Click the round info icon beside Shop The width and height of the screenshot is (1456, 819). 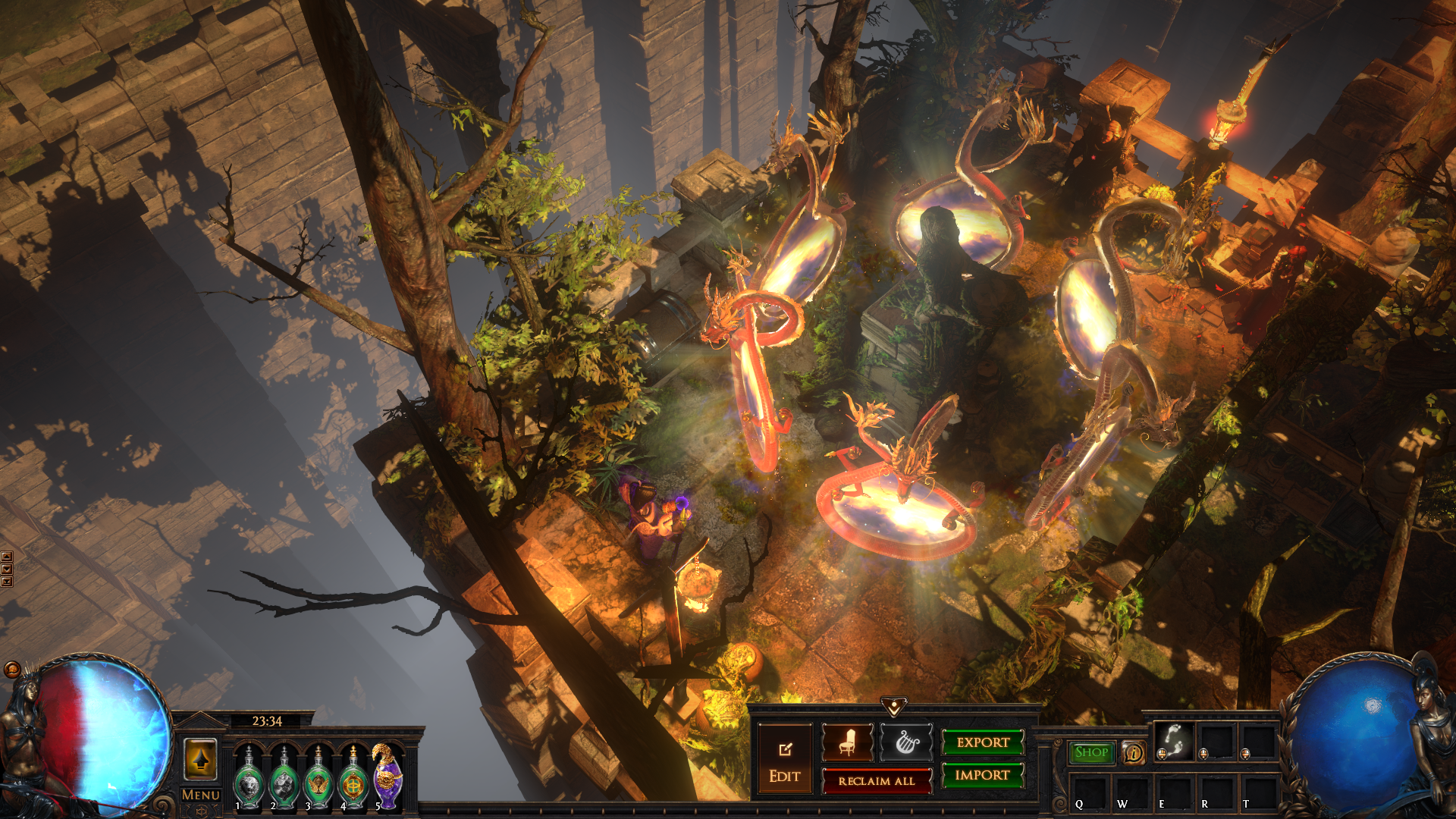coord(1134,753)
